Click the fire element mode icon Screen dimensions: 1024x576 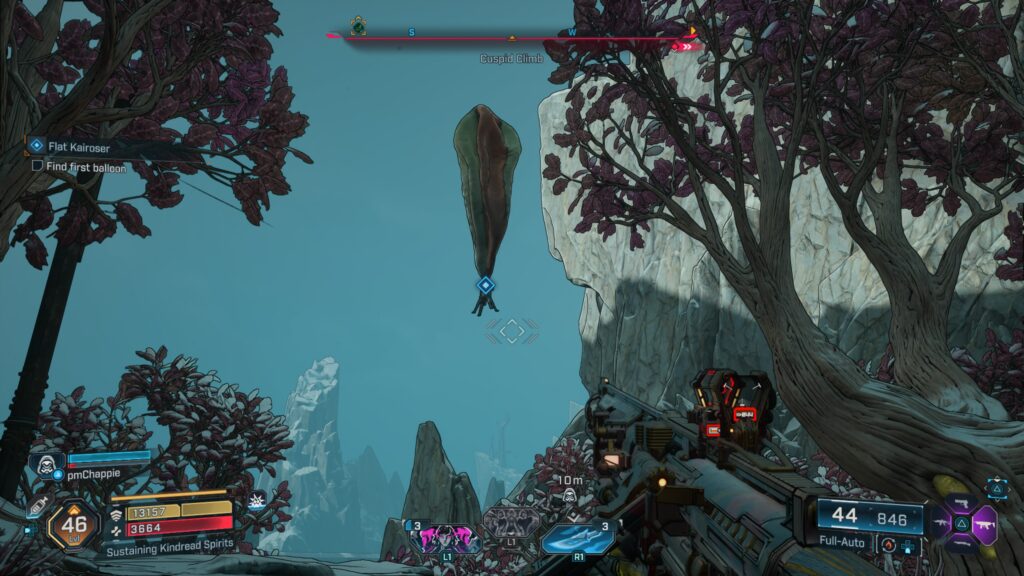tap(888, 543)
